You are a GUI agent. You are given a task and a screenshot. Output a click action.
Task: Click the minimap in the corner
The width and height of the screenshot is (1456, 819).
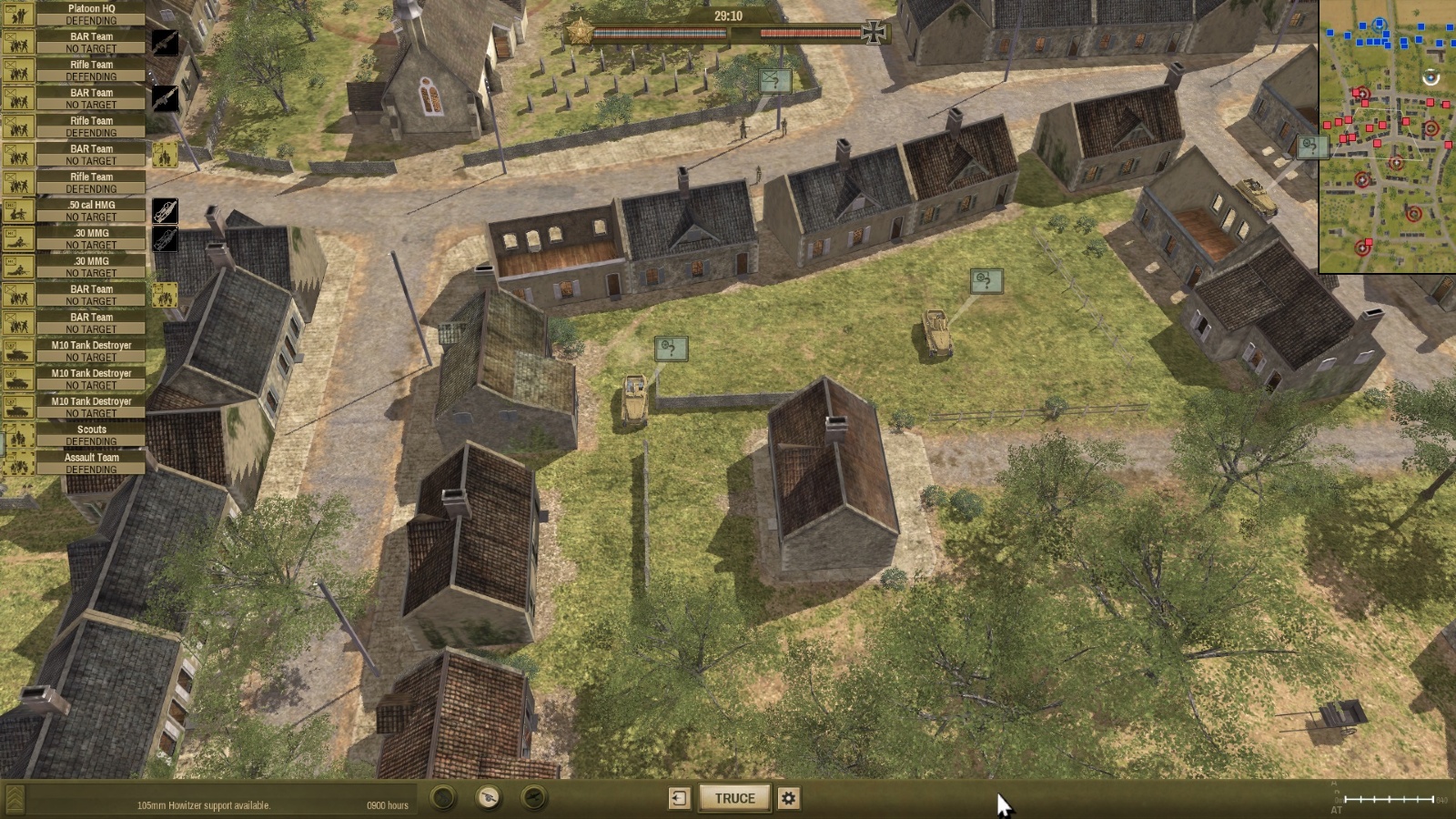[1387, 136]
